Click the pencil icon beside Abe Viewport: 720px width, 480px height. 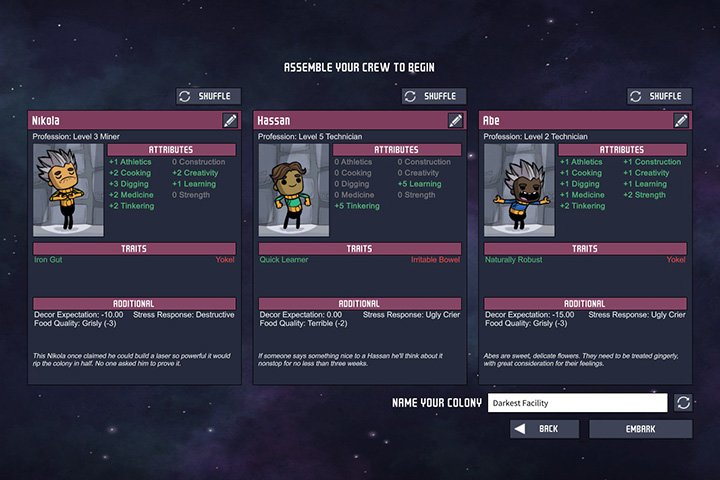point(681,120)
